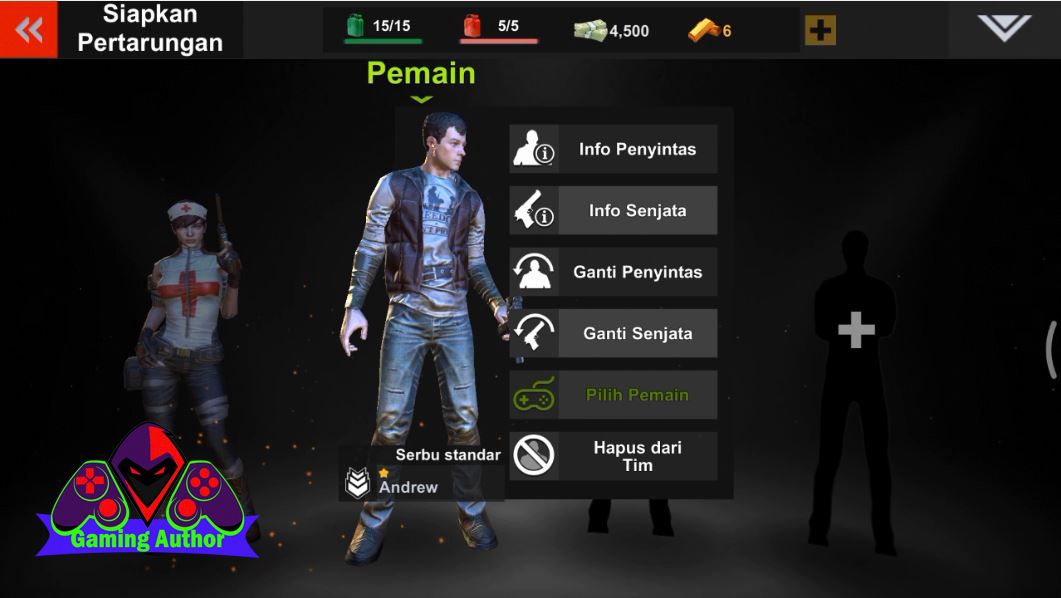Click the Pilih Pemain option
This screenshot has width=1061, height=598.
[x=613, y=395]
